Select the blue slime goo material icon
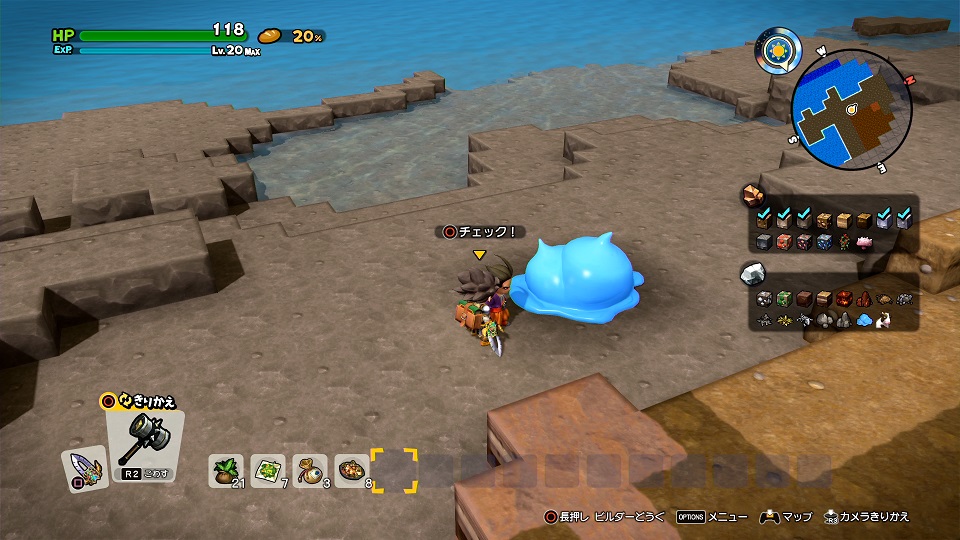The height and width of the screenshot is (540, 960). (864, 320)
